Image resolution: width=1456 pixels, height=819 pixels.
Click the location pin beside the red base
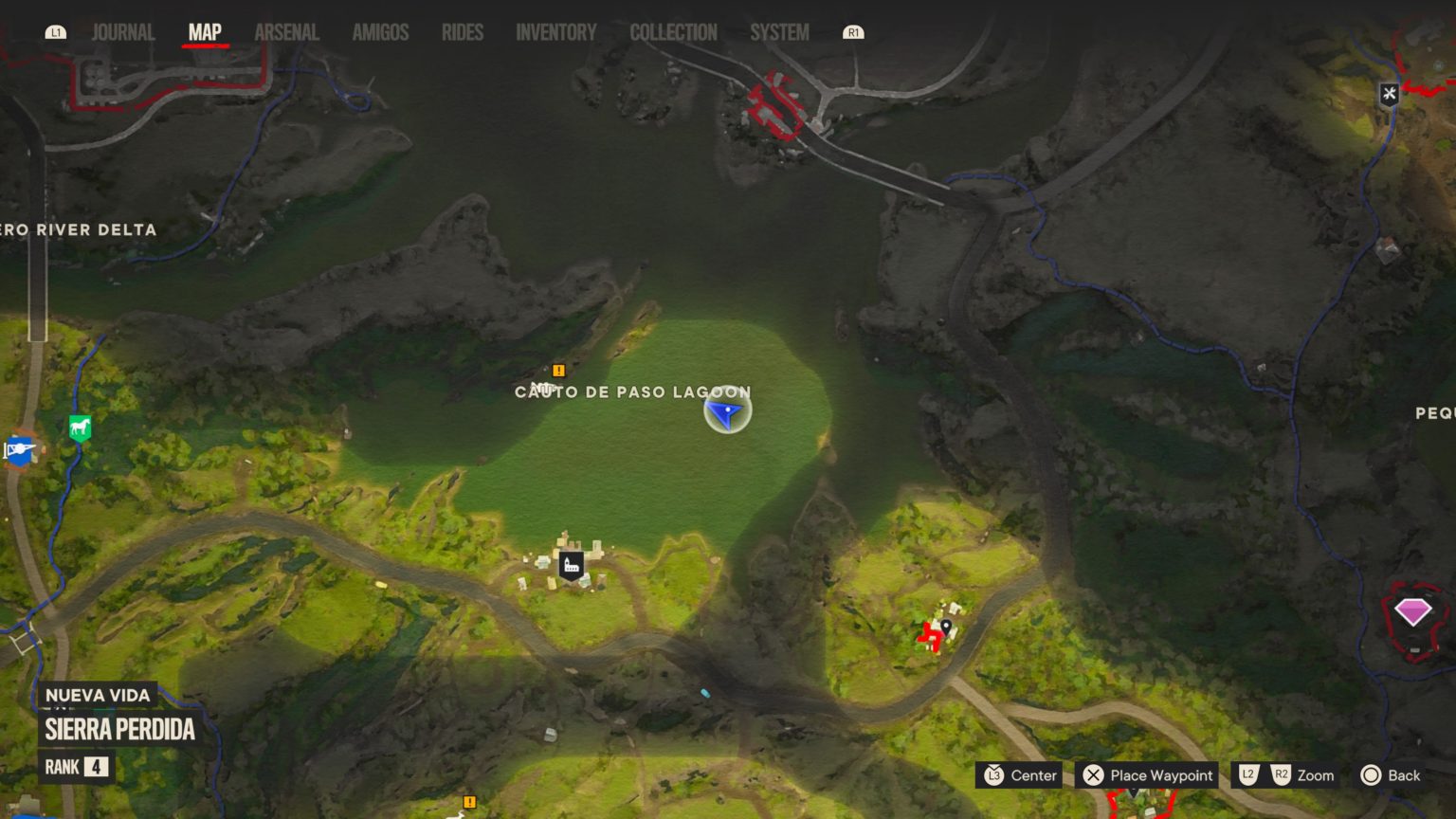[947, 627]
